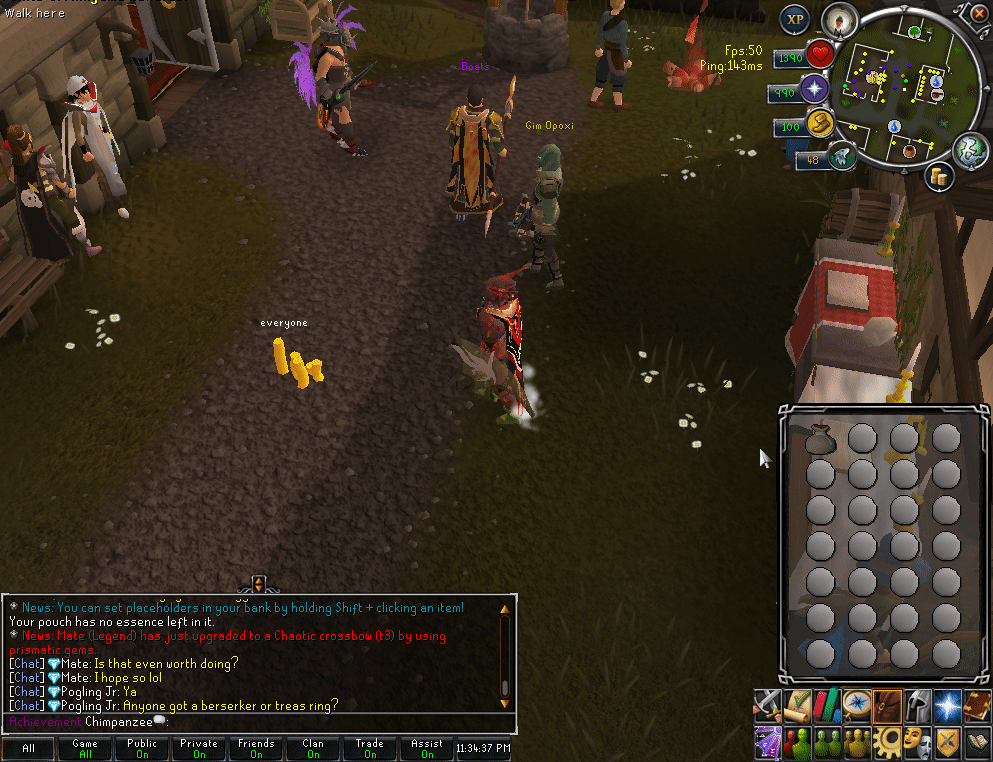Open the gold coins money pouch orb
The height and width of the screenshot is (762, 993).
tap(940, 177)
